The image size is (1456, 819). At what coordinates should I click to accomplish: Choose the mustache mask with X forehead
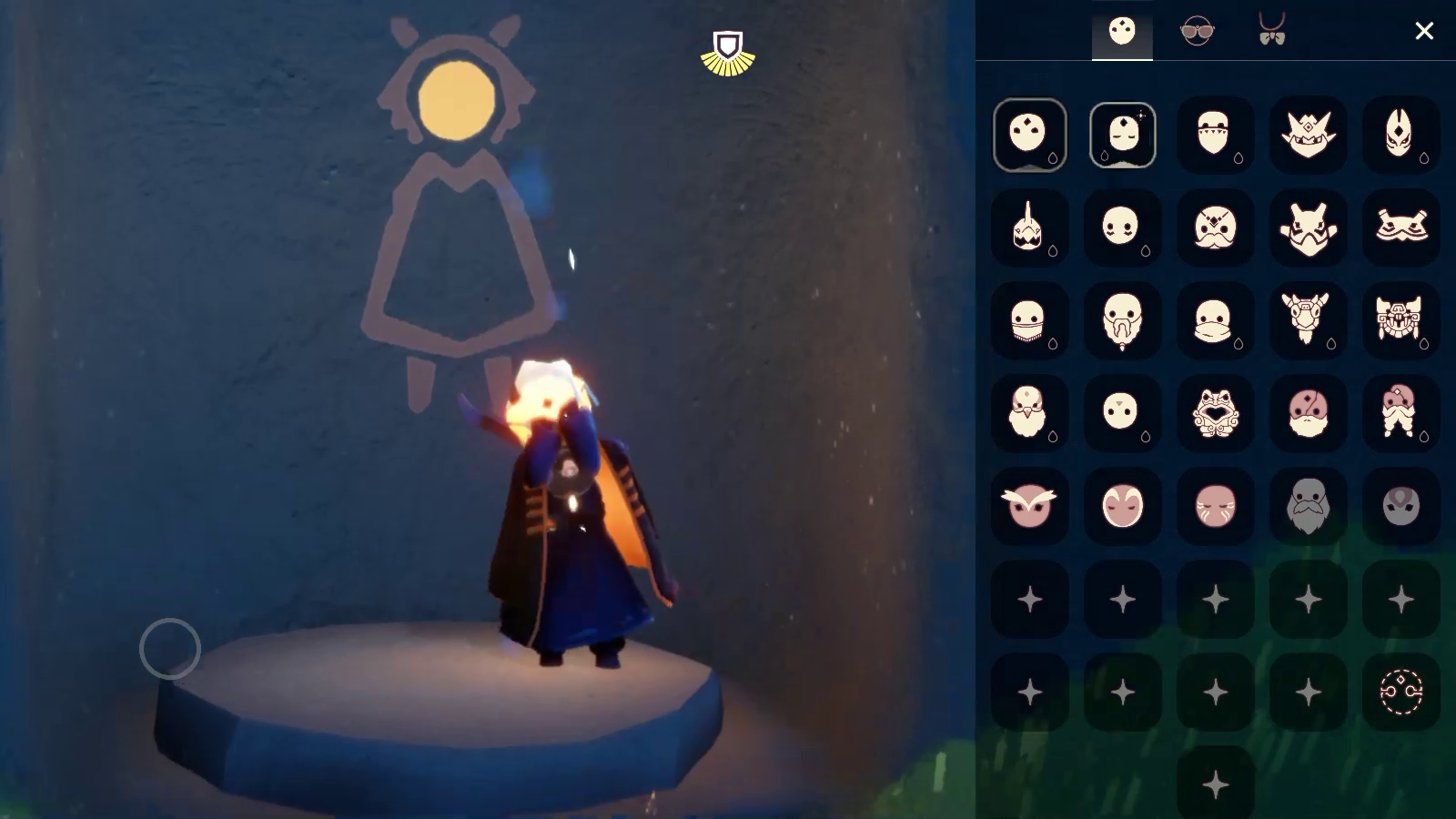tap(1215, 227)
